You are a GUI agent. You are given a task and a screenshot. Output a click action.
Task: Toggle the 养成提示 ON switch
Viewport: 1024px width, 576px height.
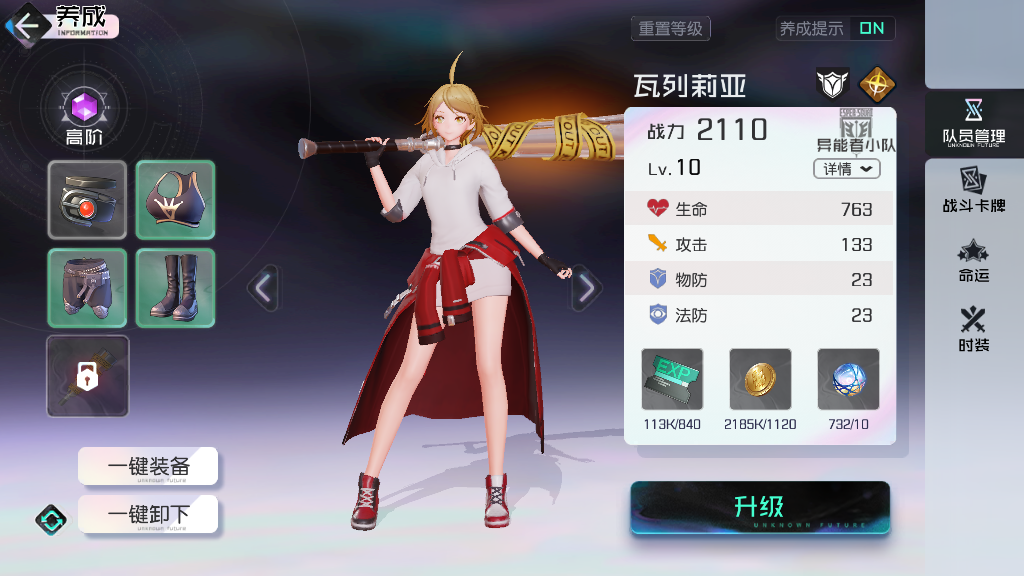pos(871,29)
